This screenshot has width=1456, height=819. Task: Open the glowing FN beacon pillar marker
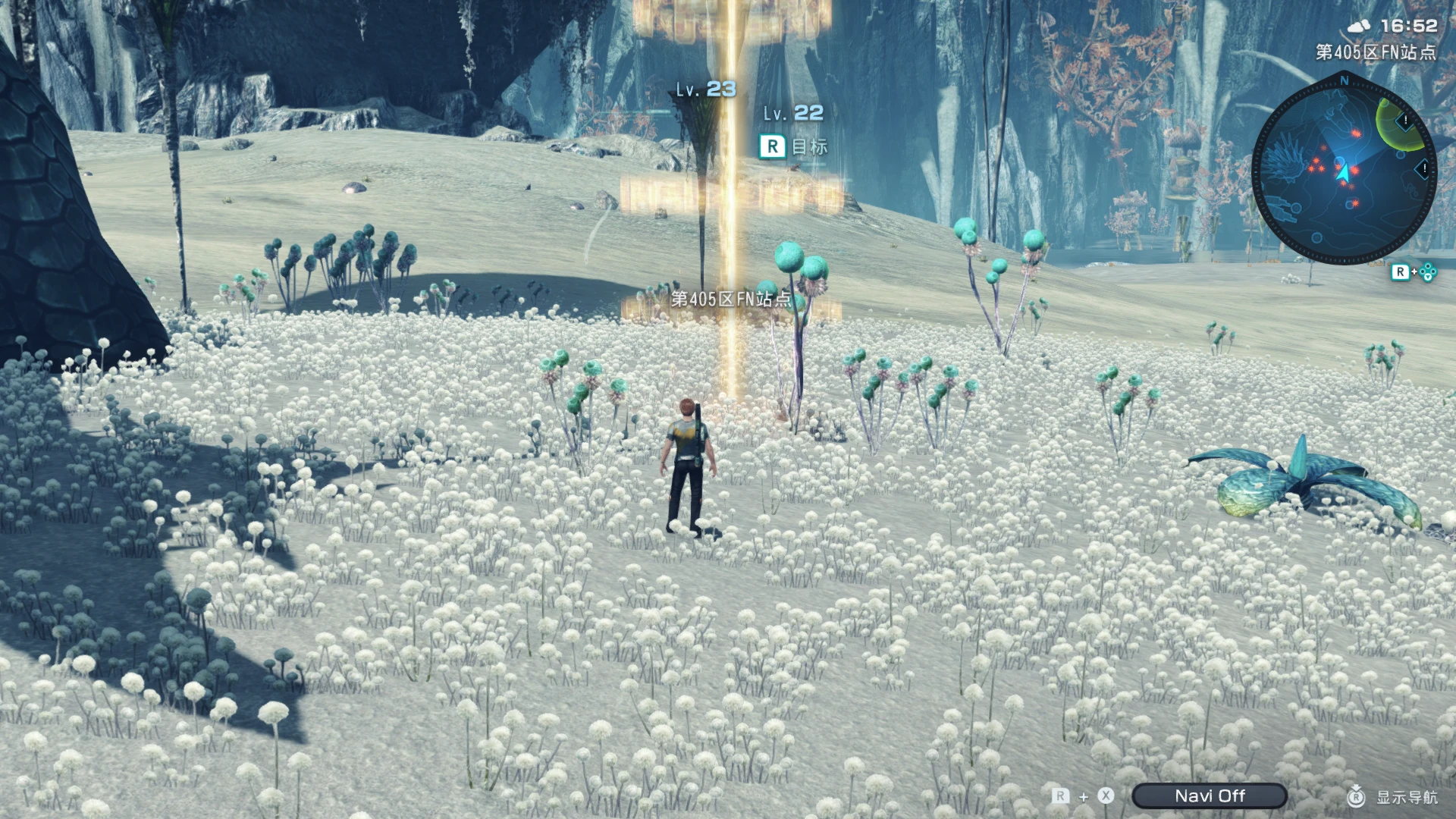(730, 227)
